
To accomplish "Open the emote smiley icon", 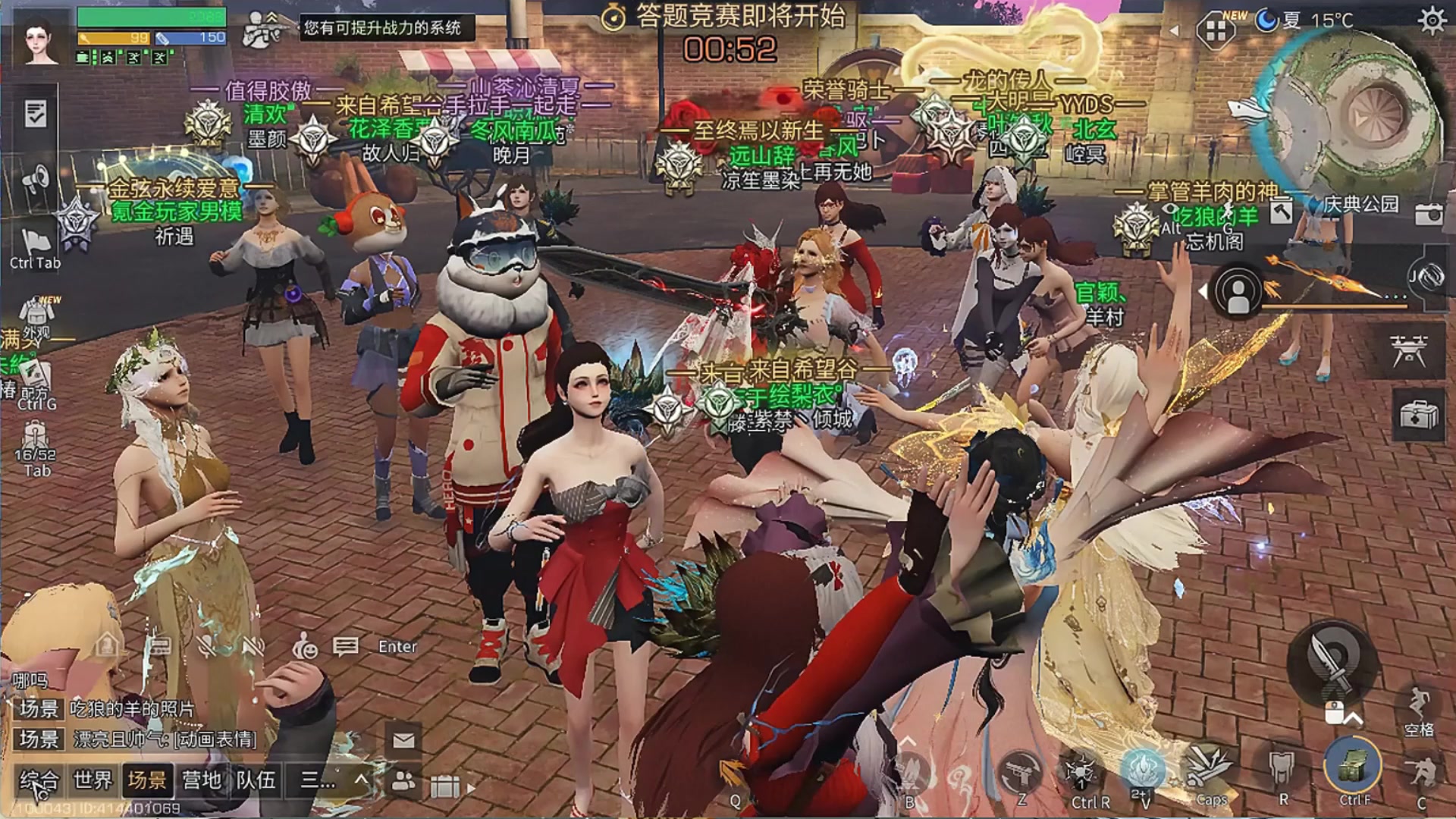I will 305,647.
